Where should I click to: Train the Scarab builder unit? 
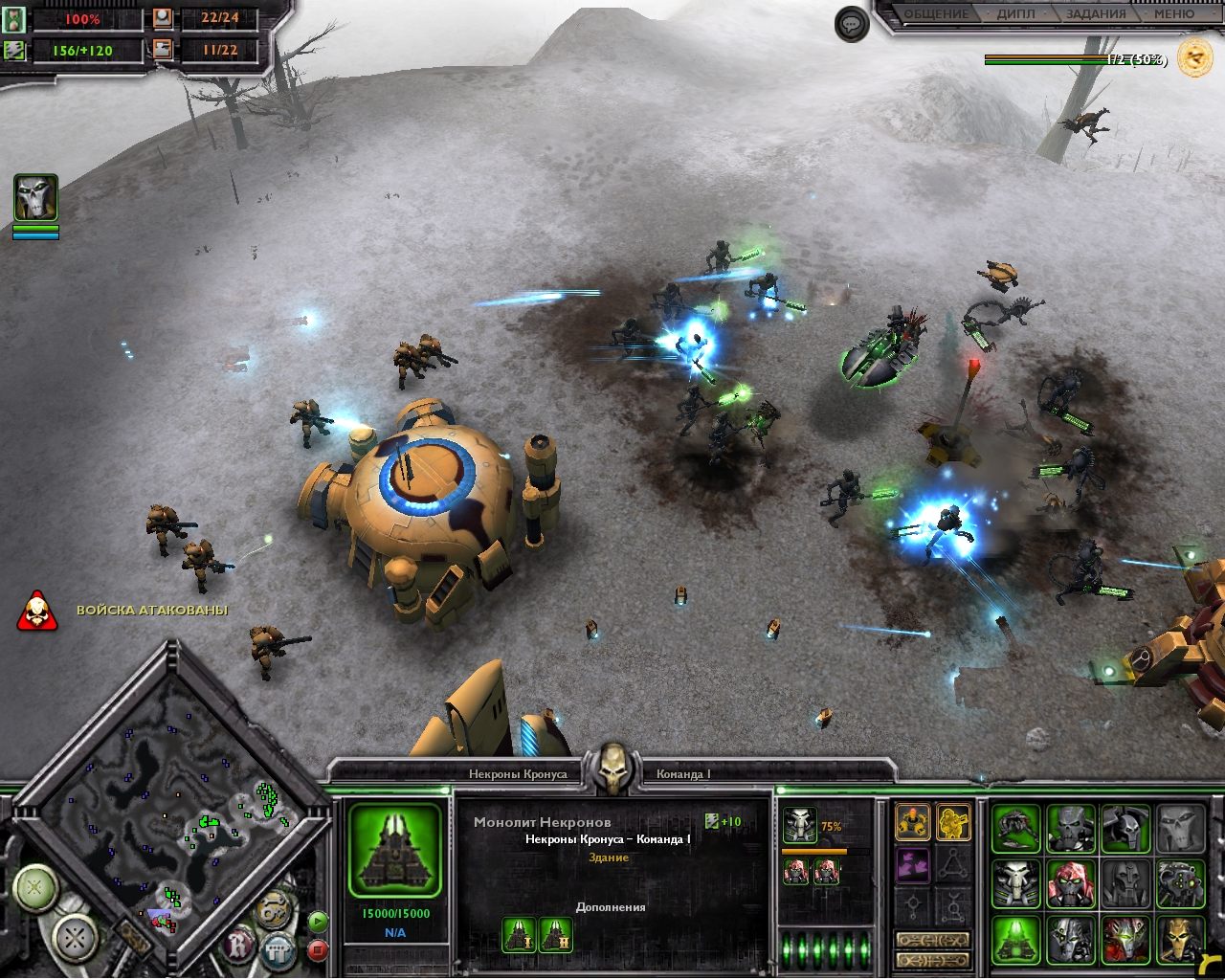(x=1015, y=827)
